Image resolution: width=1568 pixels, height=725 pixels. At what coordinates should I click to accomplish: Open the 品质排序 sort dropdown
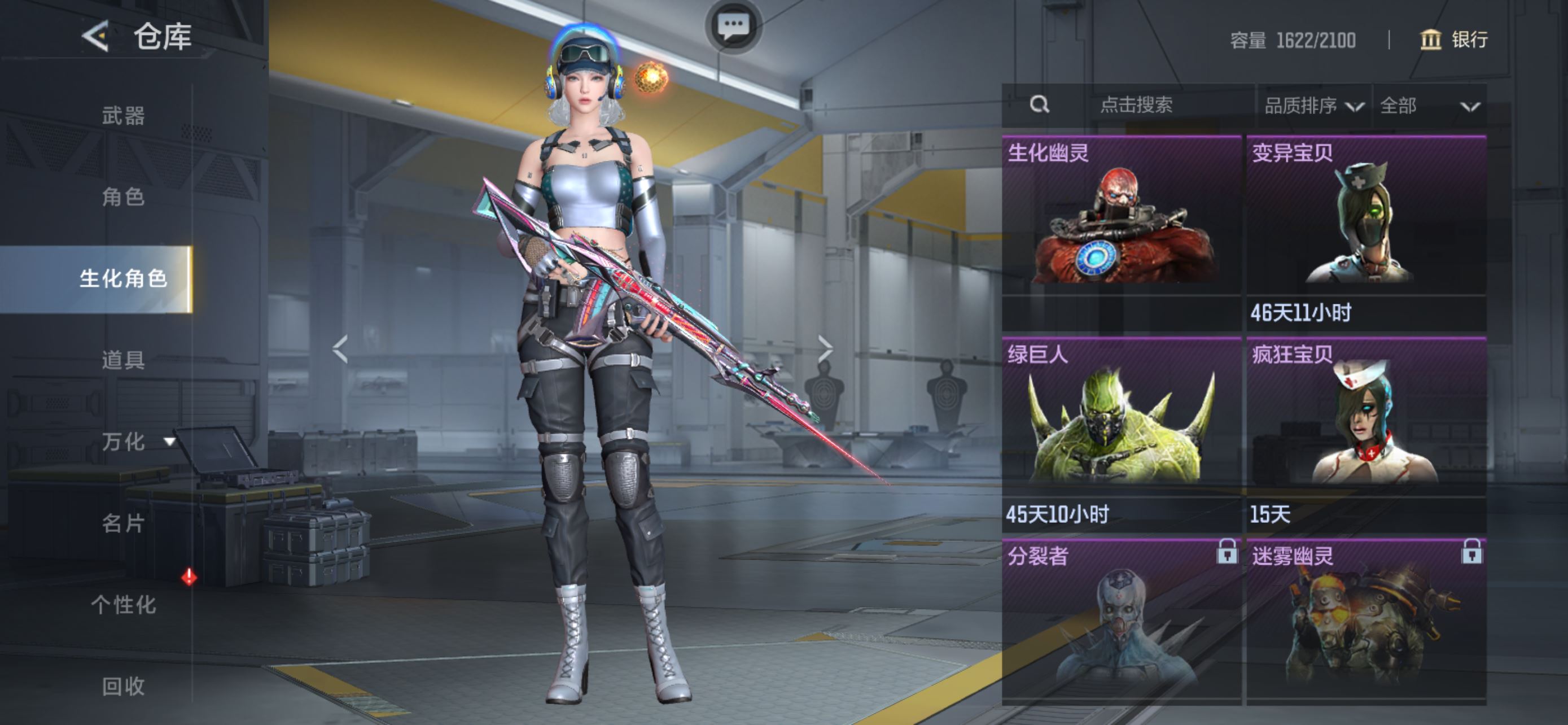(x=1313, y=107)
